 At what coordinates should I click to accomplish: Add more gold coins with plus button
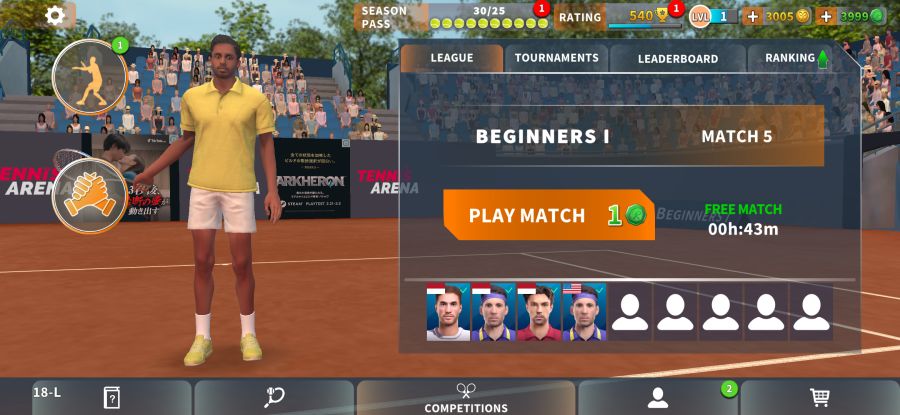click(753, 16)
